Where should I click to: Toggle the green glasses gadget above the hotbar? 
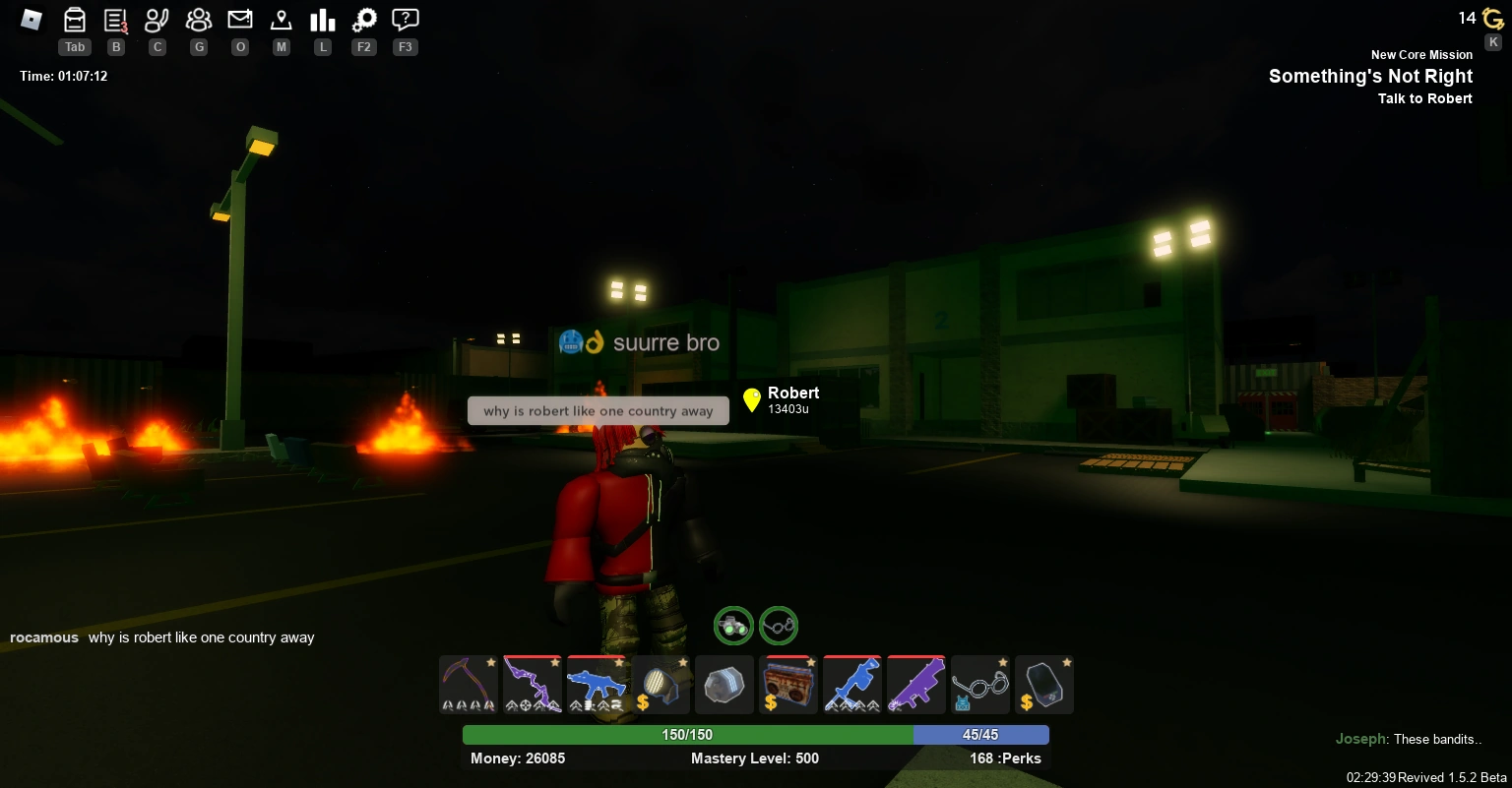tap(779, 626)
